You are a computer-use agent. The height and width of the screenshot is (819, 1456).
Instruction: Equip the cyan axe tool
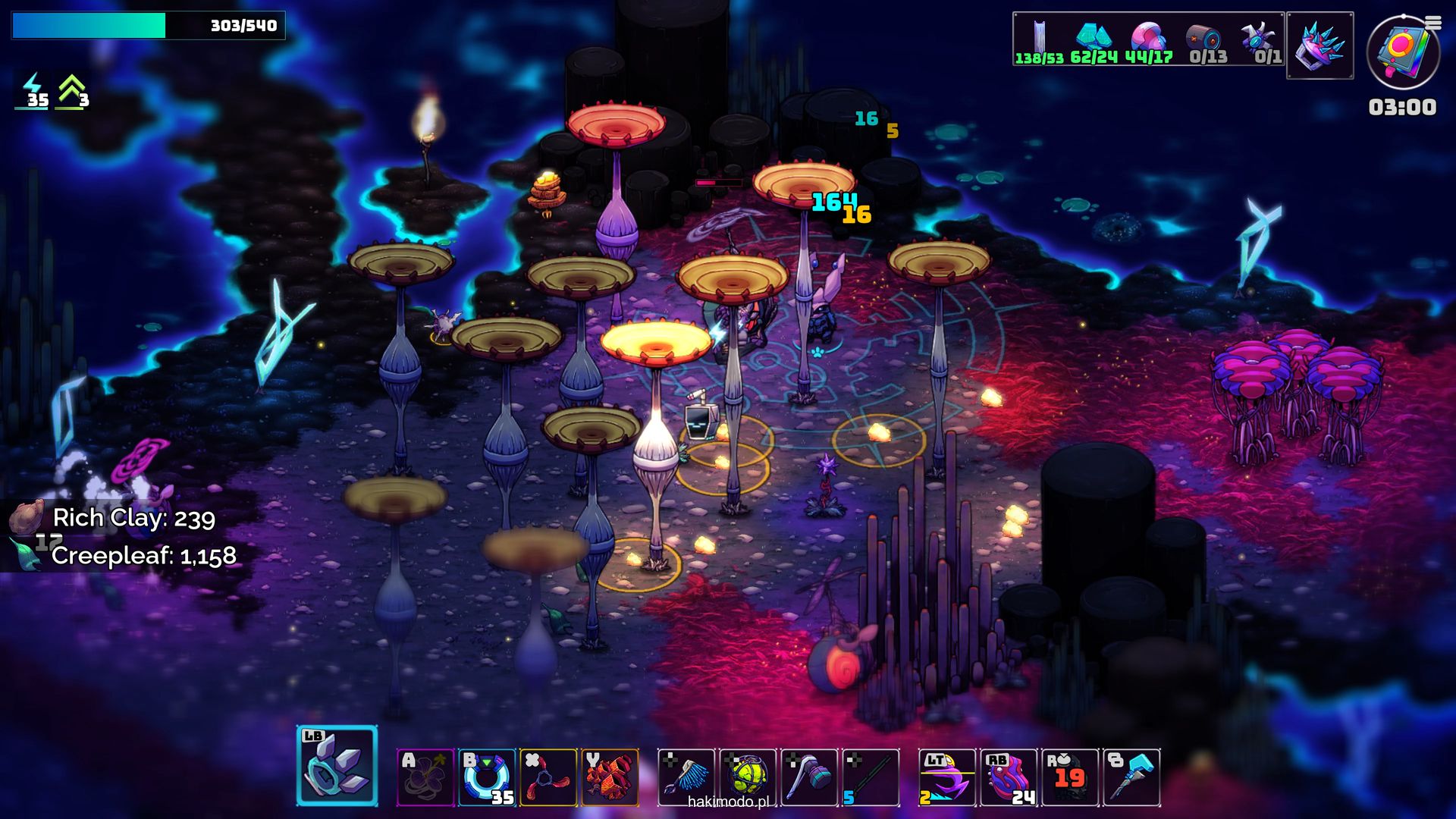[x=1131, y=777]
